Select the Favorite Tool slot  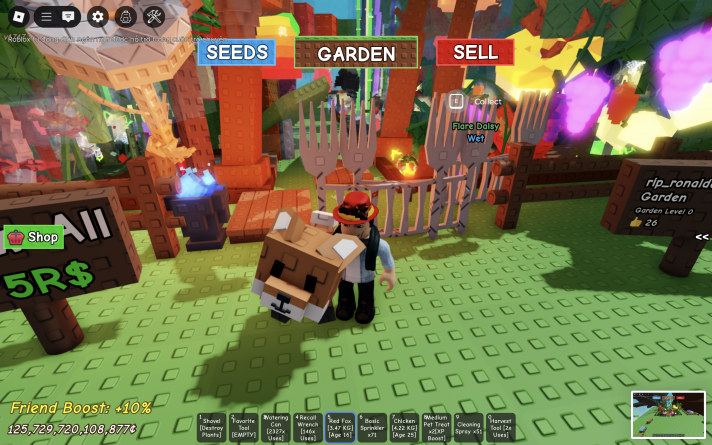point(243,428)
